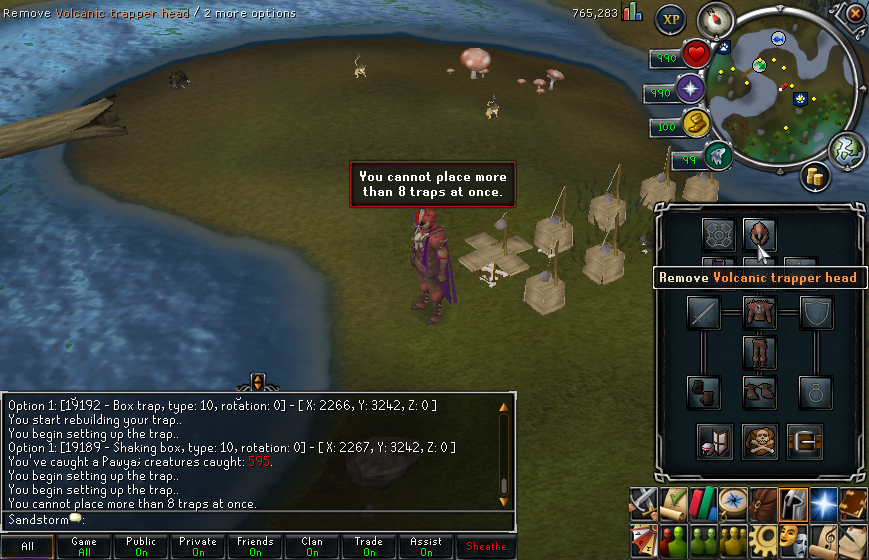Toggle the Public chat filter
This screenshot has height=560, width=869.
tap(141, 547)
